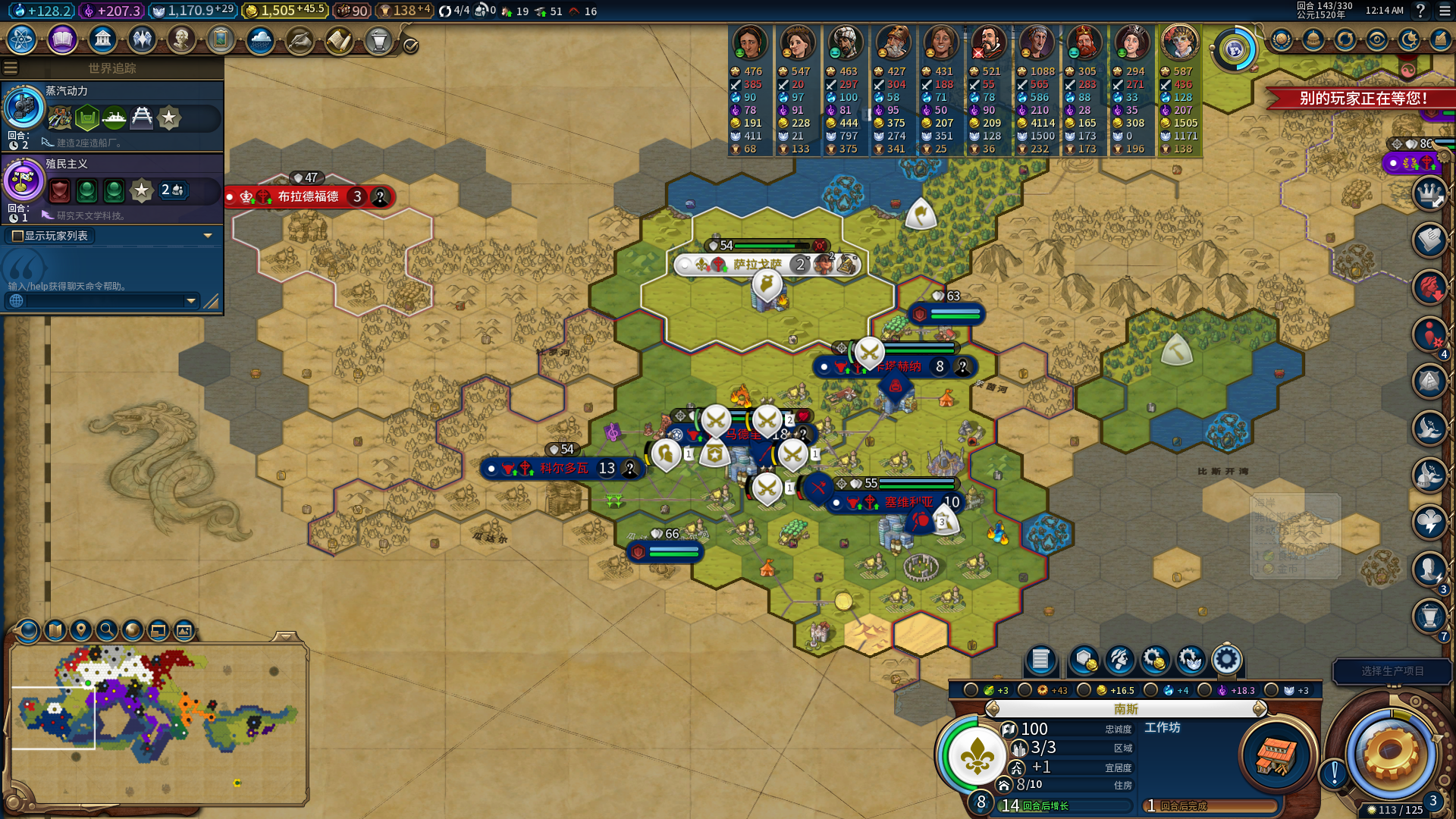
Task: Tick the 显示玩家列表 checkbox
Action: 17,236
